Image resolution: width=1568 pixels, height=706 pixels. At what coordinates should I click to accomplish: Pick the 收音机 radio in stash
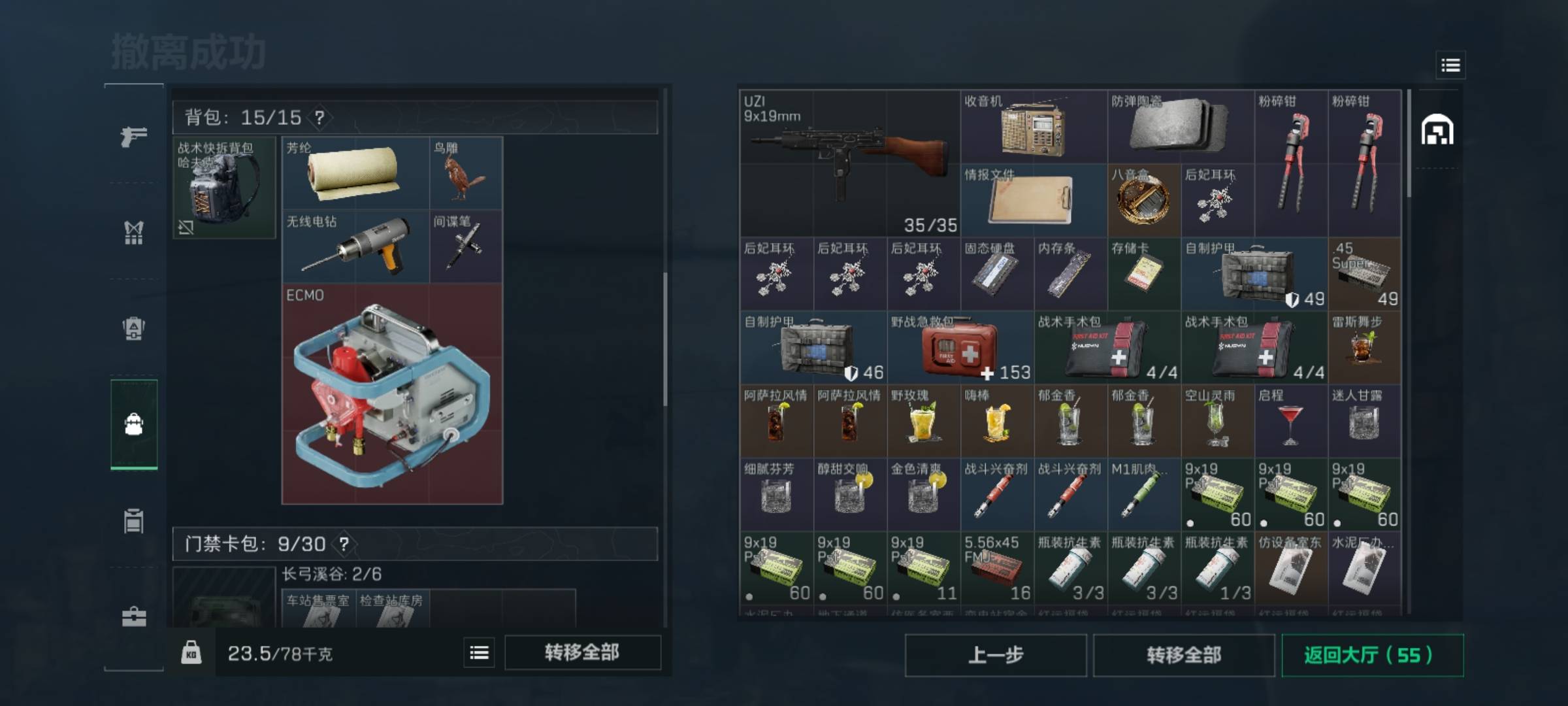tap(1034, 127)
